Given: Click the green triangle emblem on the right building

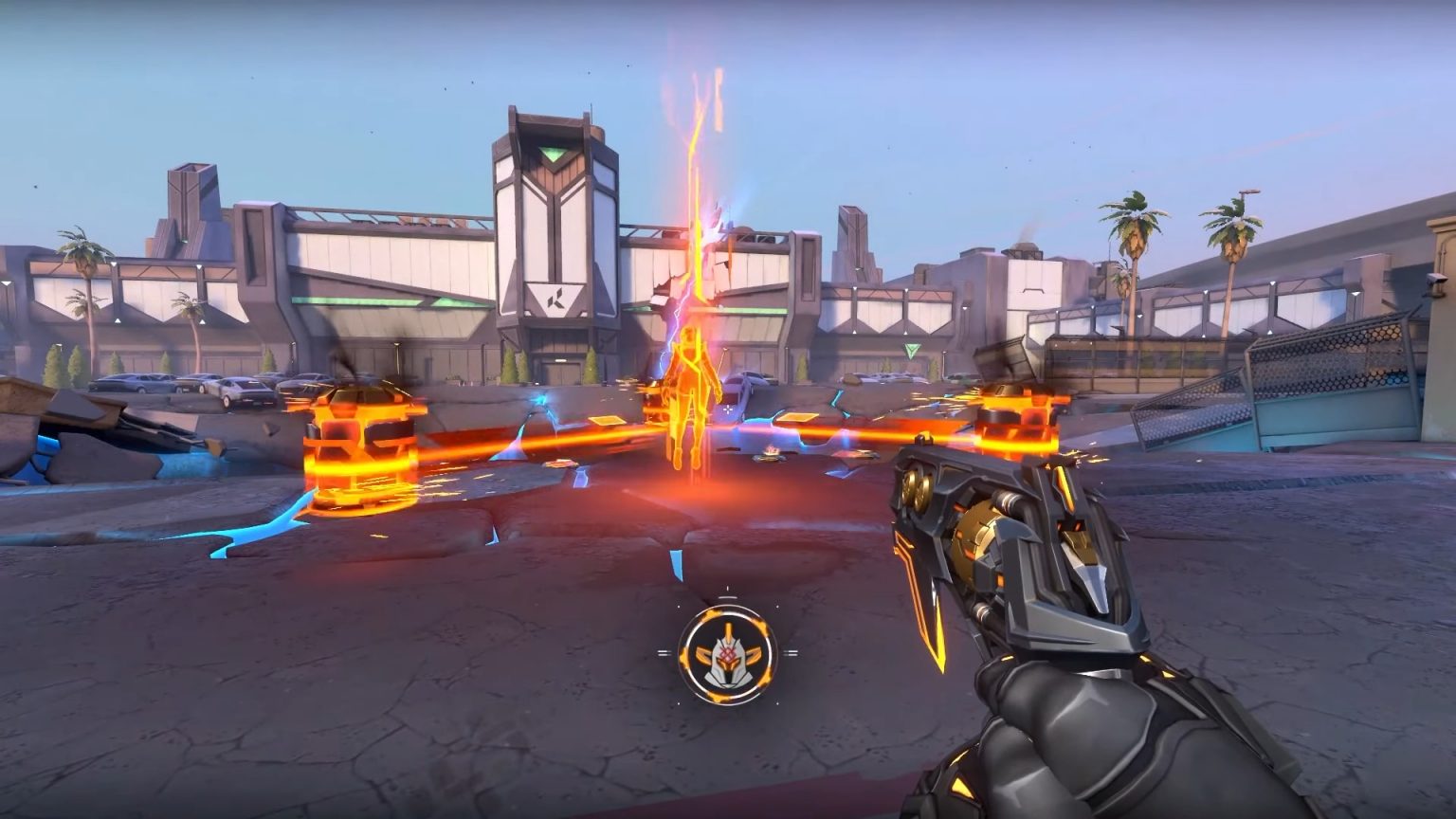Looking at the screenshot, I should pyautogui.click(x=911, y=349).
